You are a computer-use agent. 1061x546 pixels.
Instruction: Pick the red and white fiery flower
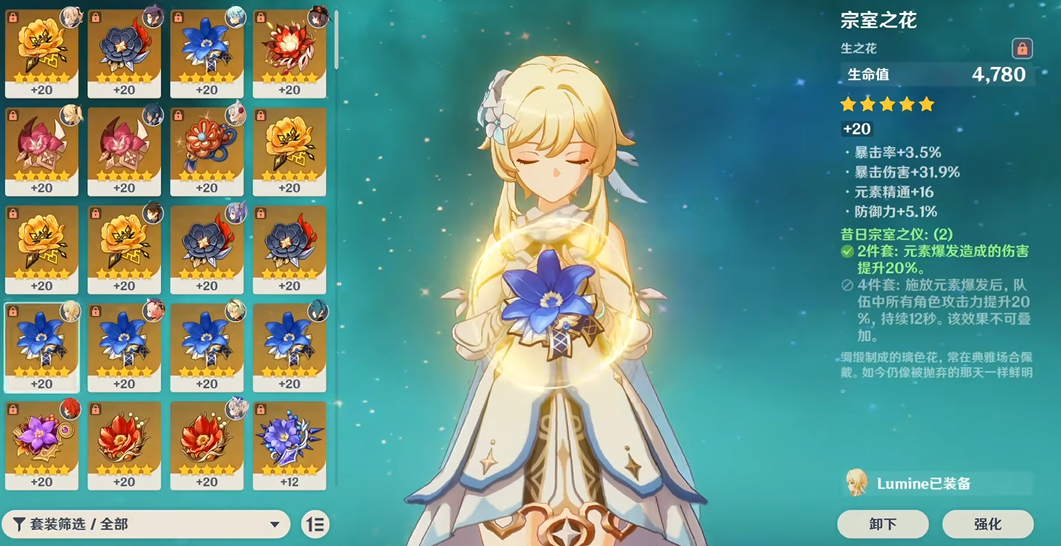coord(289,48)
